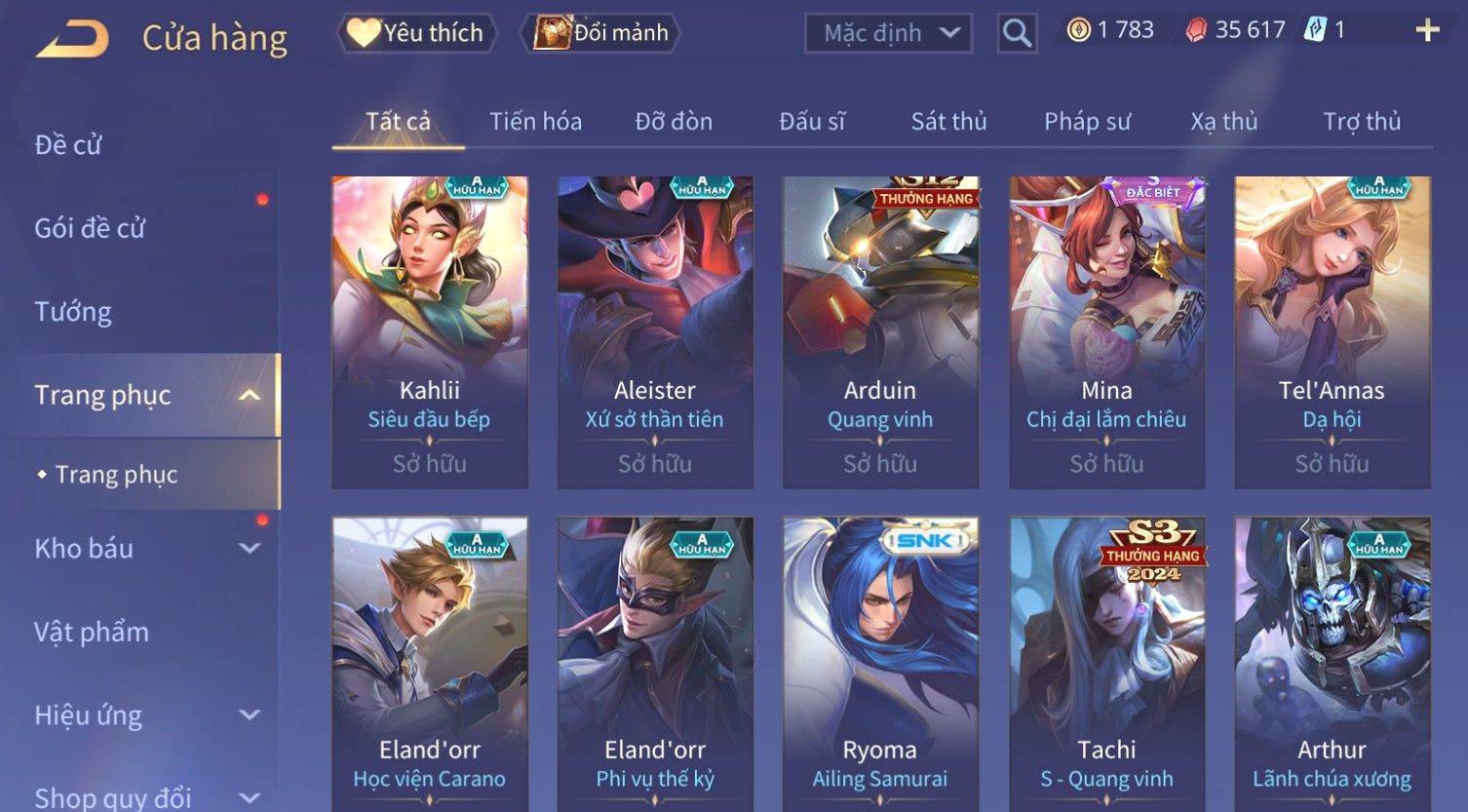
Task: Open the Đề cử menu entry
Action: 68,145
